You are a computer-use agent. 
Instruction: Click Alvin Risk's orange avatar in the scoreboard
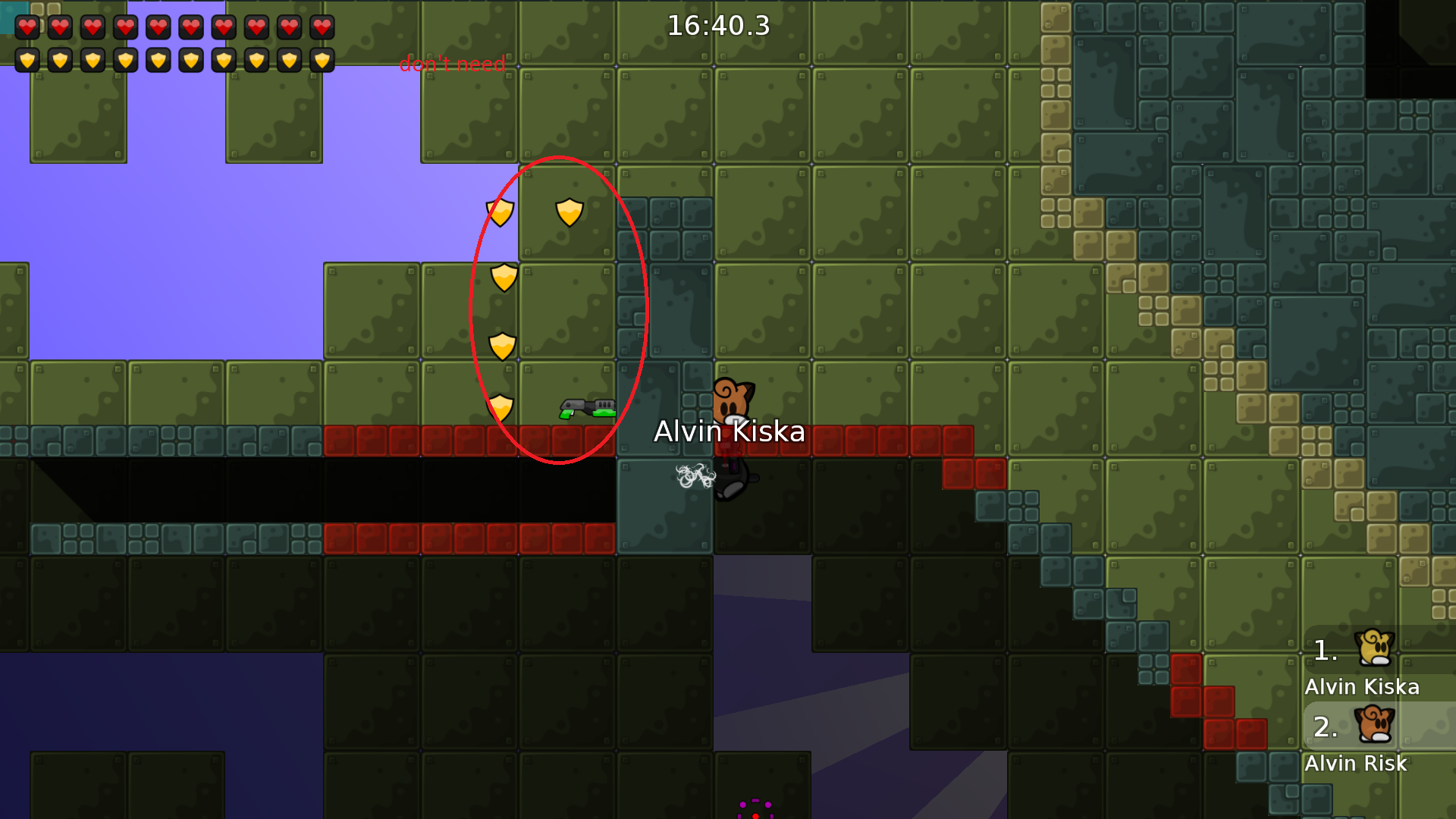click(1376, 726)
